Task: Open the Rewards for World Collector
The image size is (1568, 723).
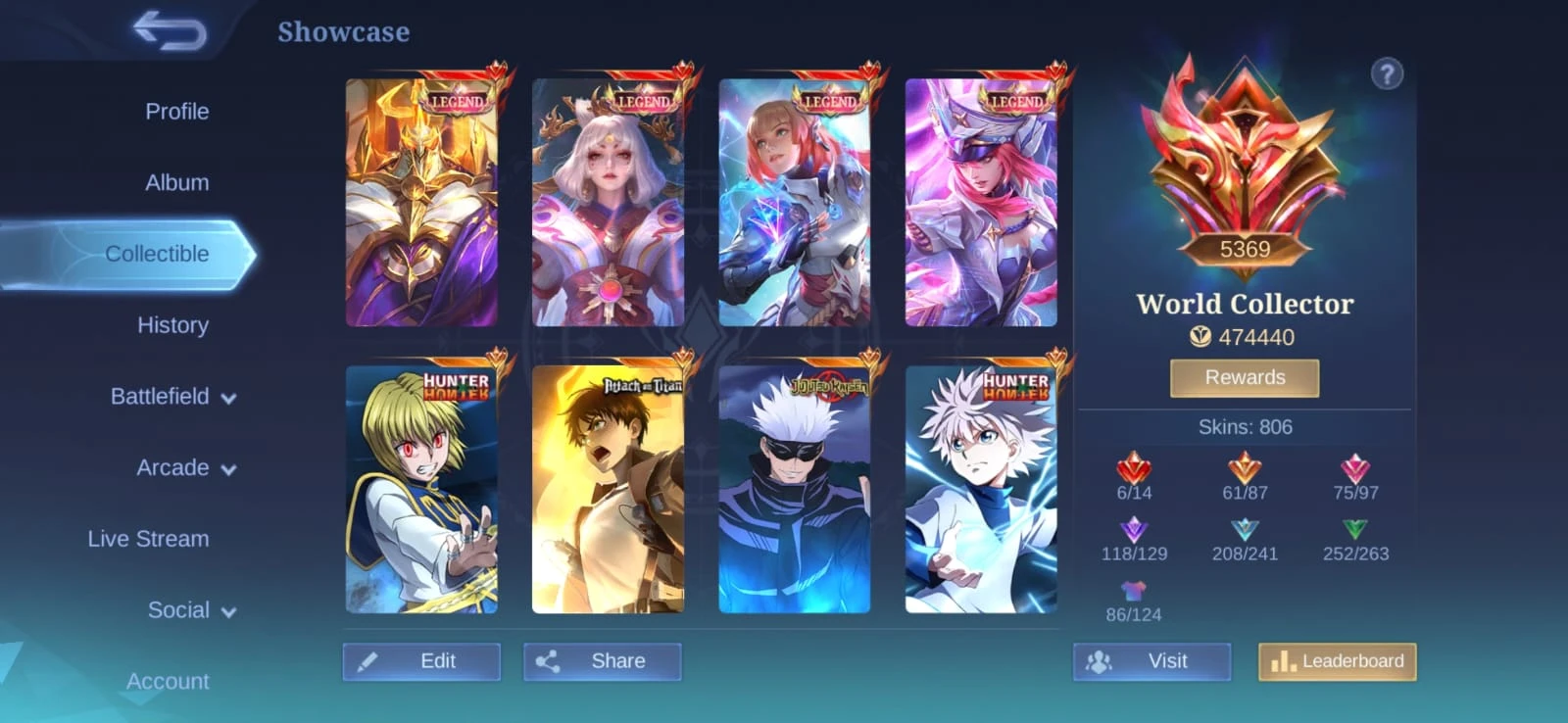Action: pyautogui.click(x=1245, y=377)
